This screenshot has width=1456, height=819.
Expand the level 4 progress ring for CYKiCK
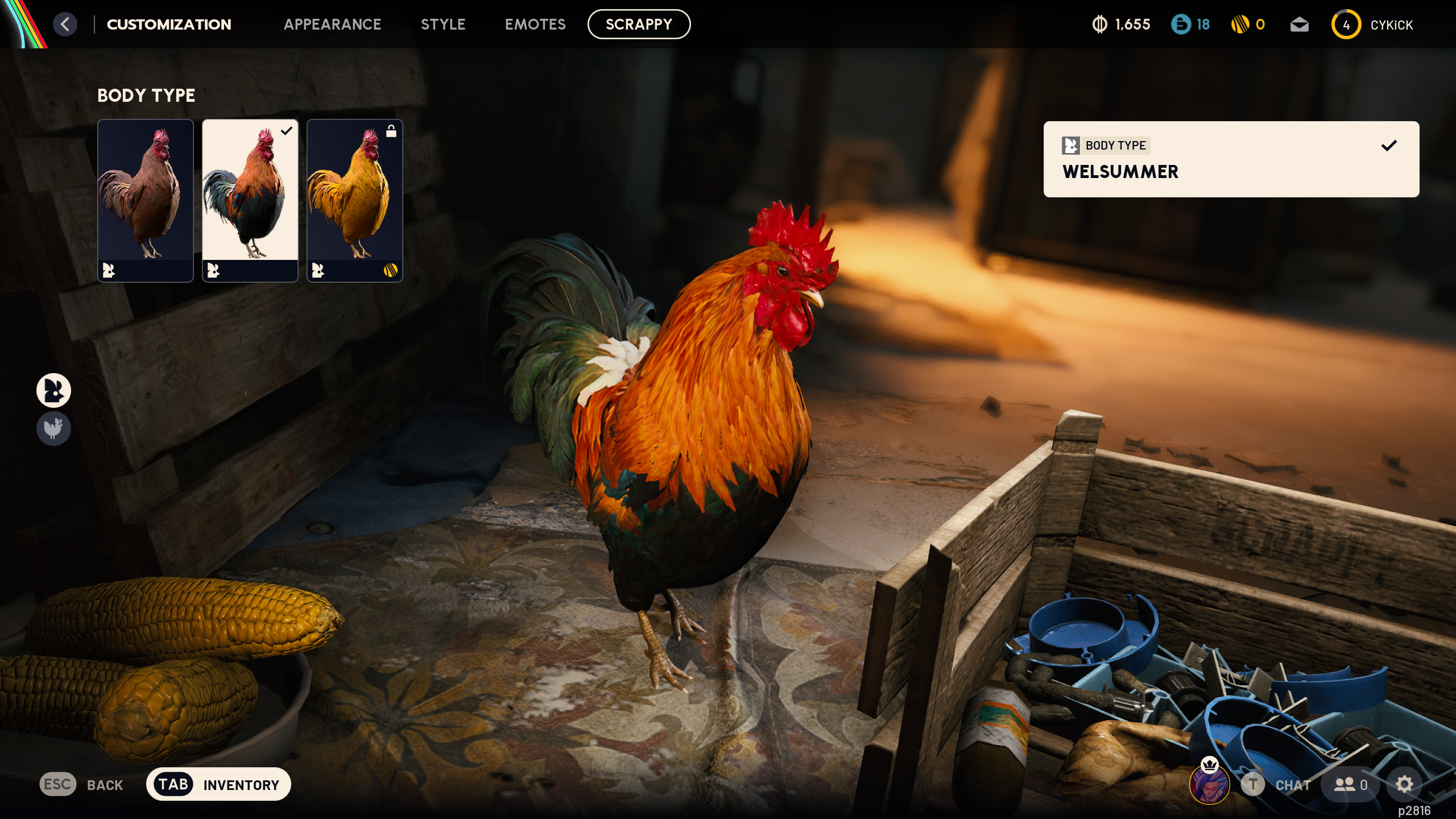click(x=1346, y=24)
